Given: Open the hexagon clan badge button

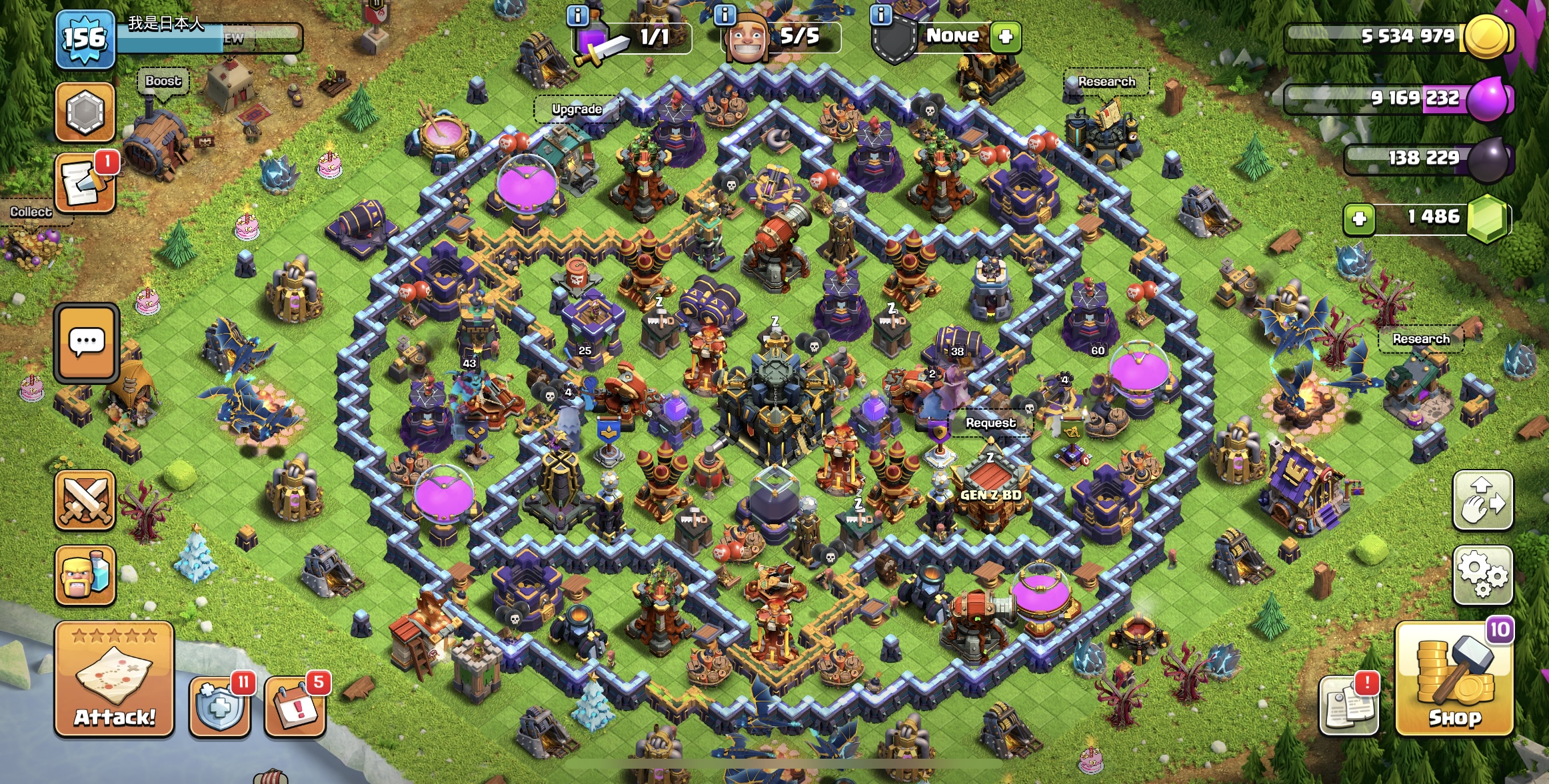Looking at the screenshot, I should [85, 113].
